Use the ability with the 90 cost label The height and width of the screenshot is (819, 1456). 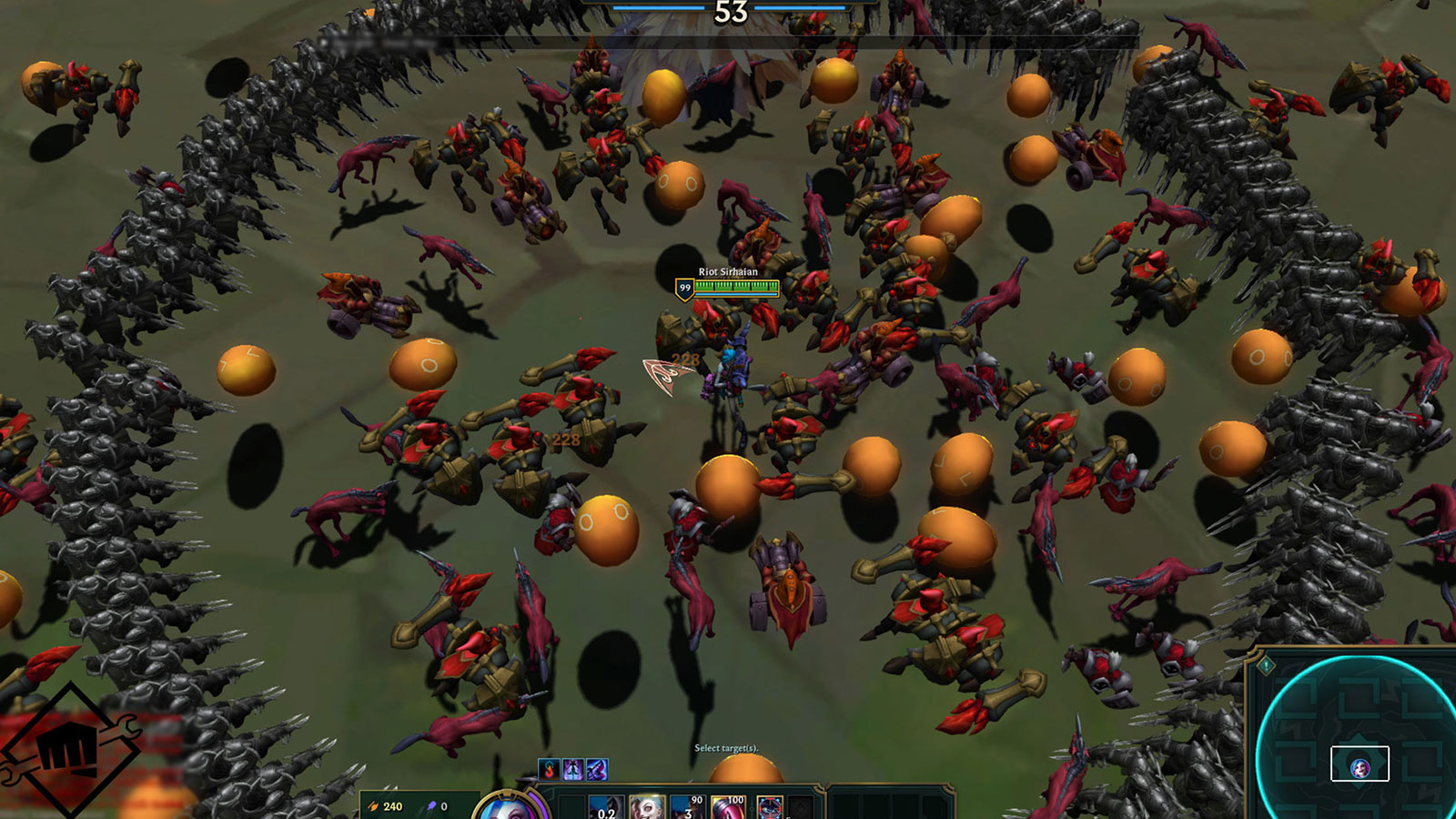(687, 808)
